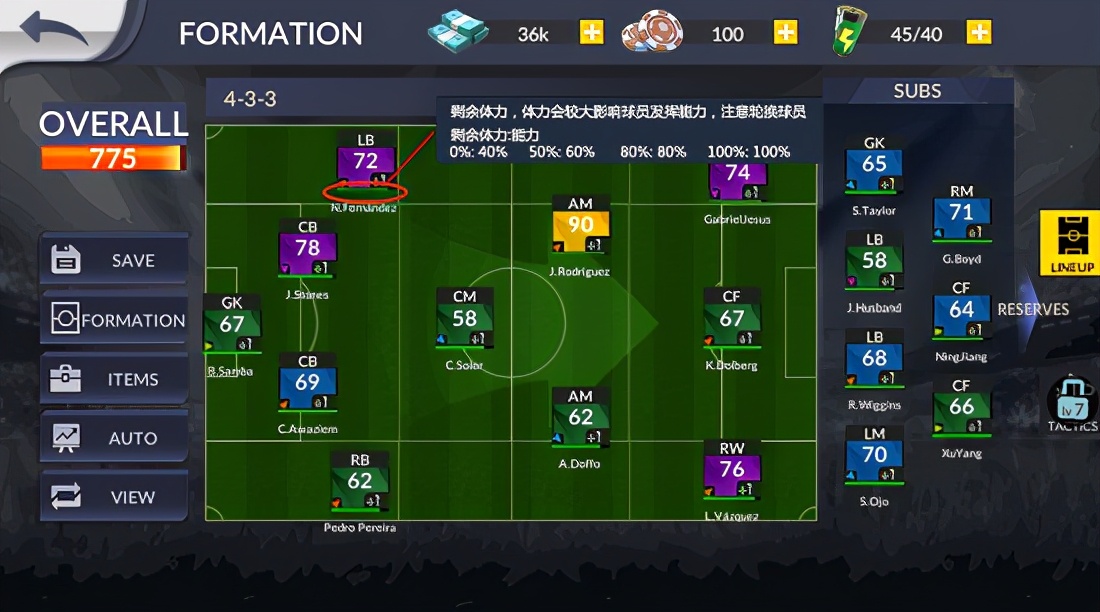Activate AUTO lineup

click(114, 438)
